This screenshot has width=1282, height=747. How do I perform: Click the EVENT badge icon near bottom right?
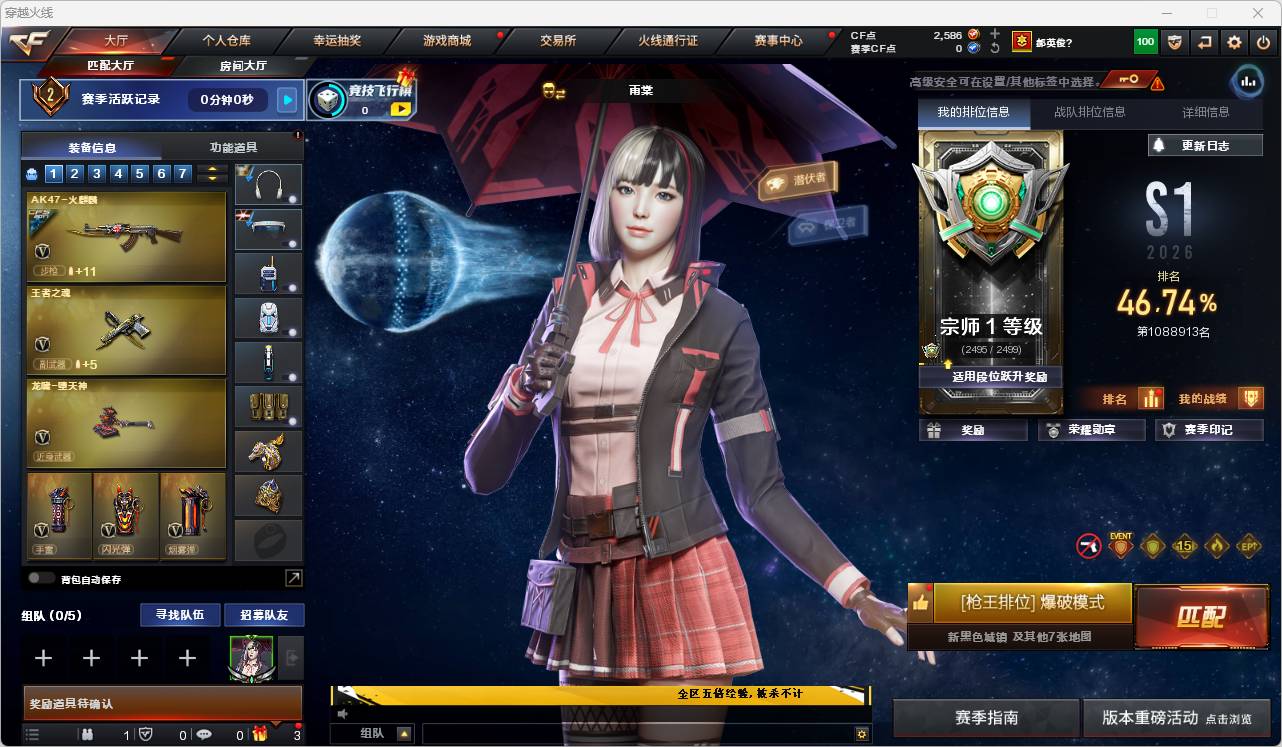click(x=1121, y=547)
